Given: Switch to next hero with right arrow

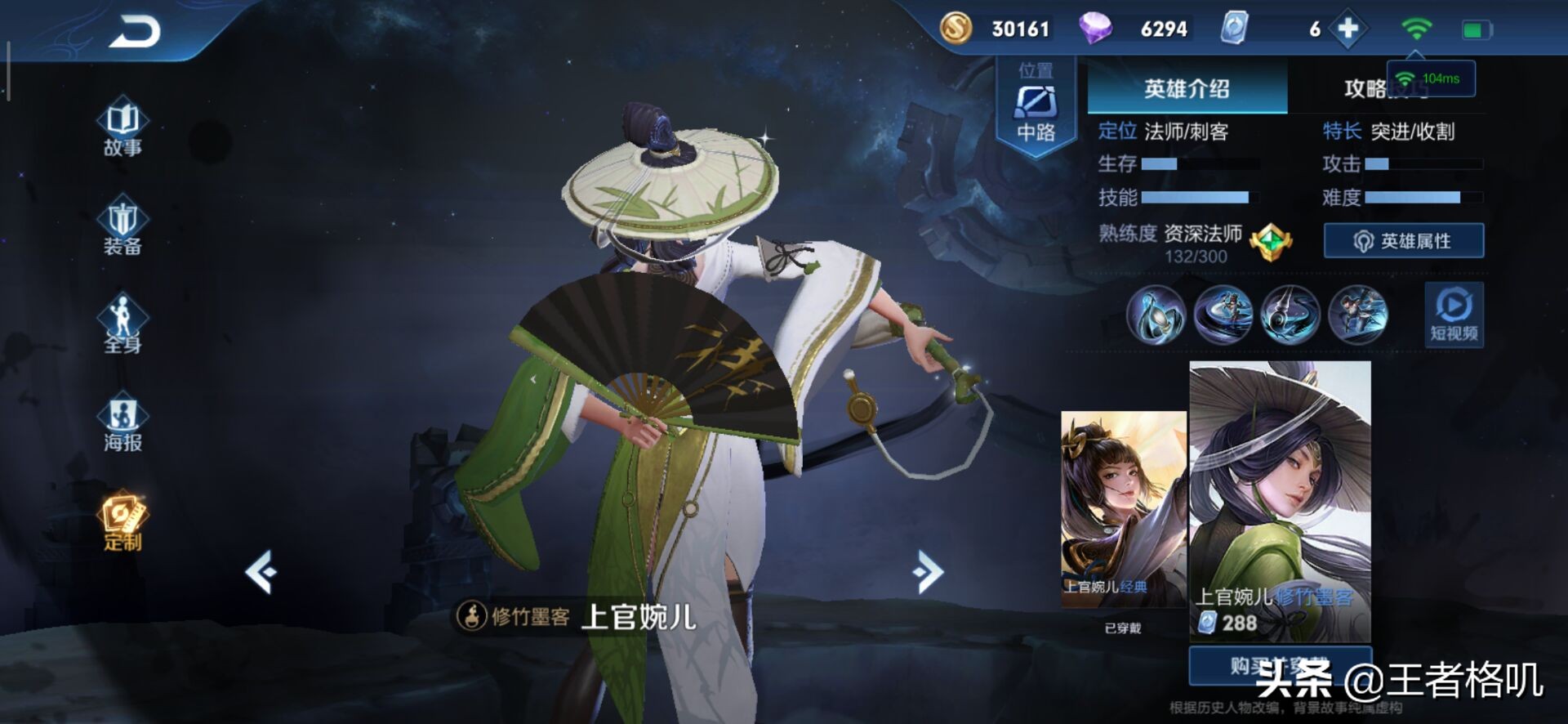Looking at the screenshot, I should point(928,571).
